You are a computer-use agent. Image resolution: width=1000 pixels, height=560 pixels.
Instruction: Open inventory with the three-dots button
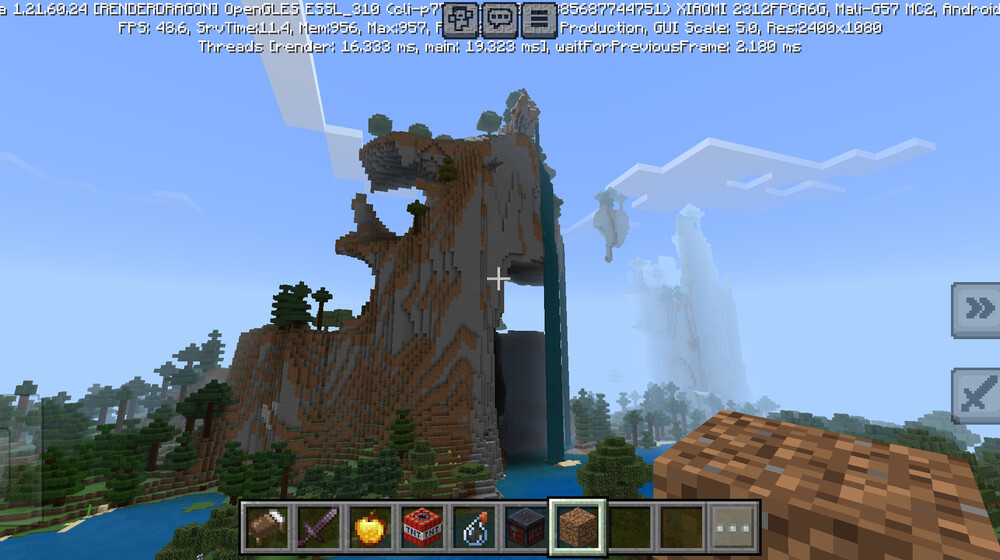tap(734, 526)
